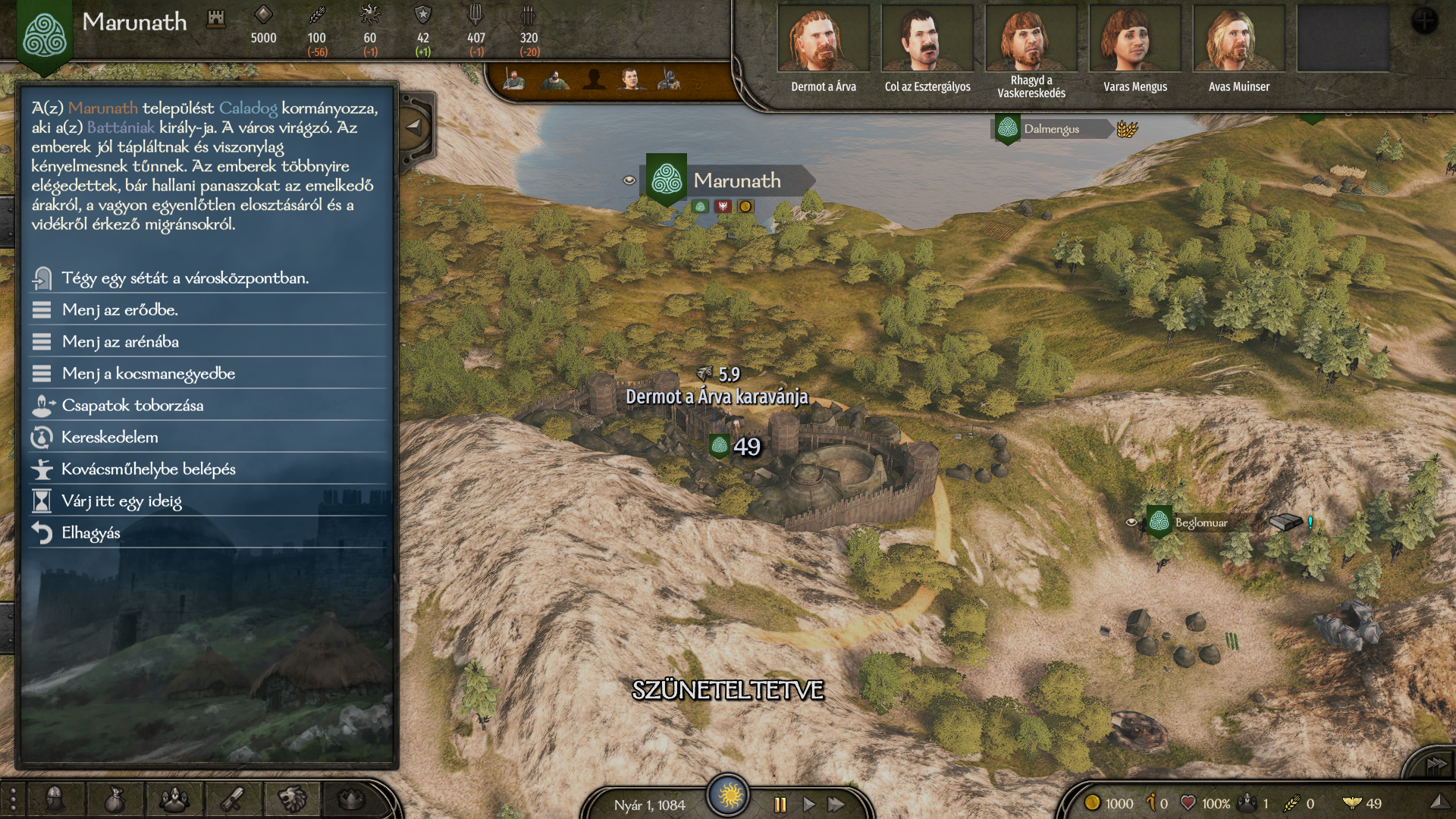Take a walk in the town center
Screen dimensions: 1456x819
185,278
